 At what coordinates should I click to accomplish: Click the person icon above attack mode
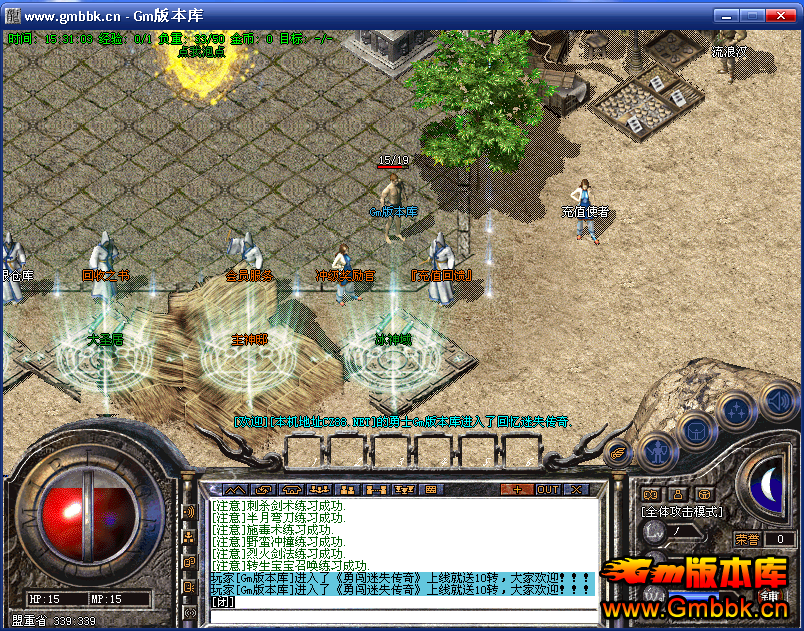coord(677,493)
